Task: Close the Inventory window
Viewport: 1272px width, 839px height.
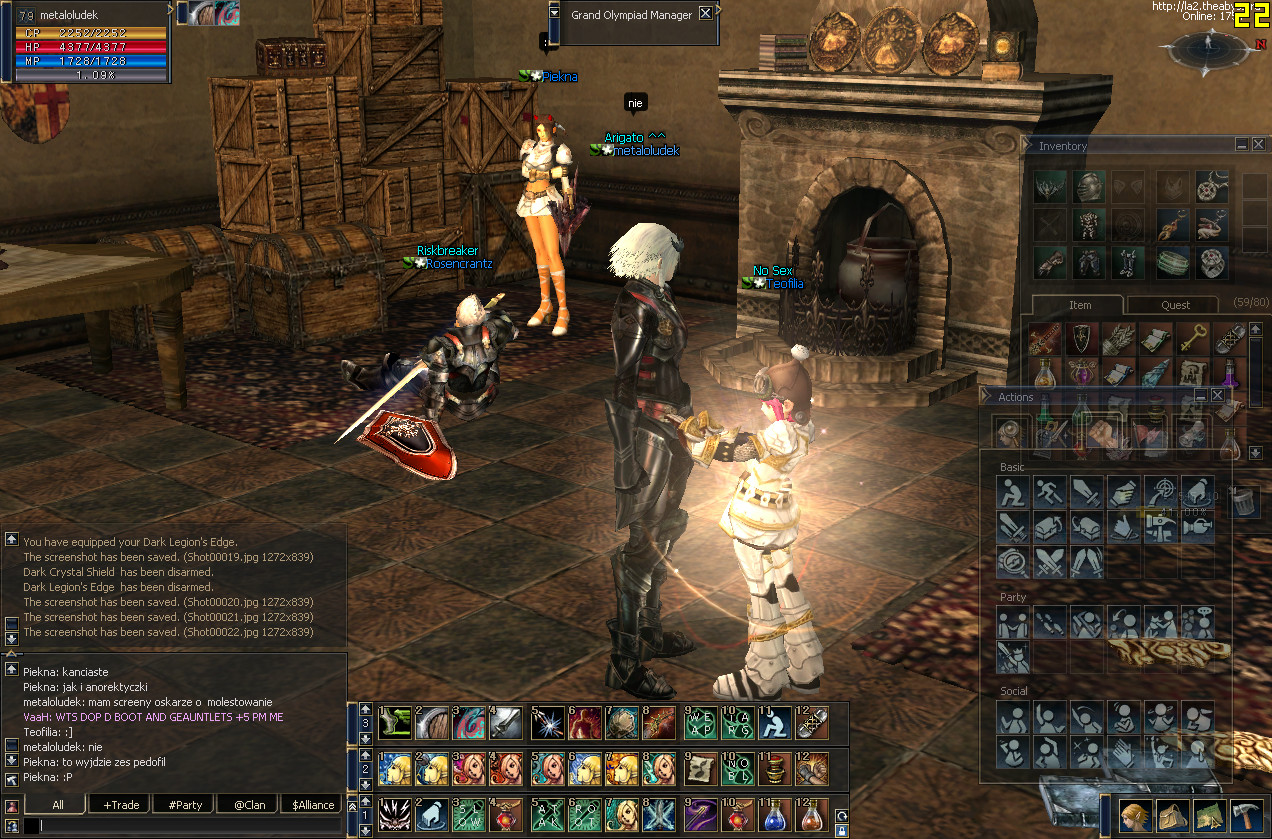Action: (1258, 145)
